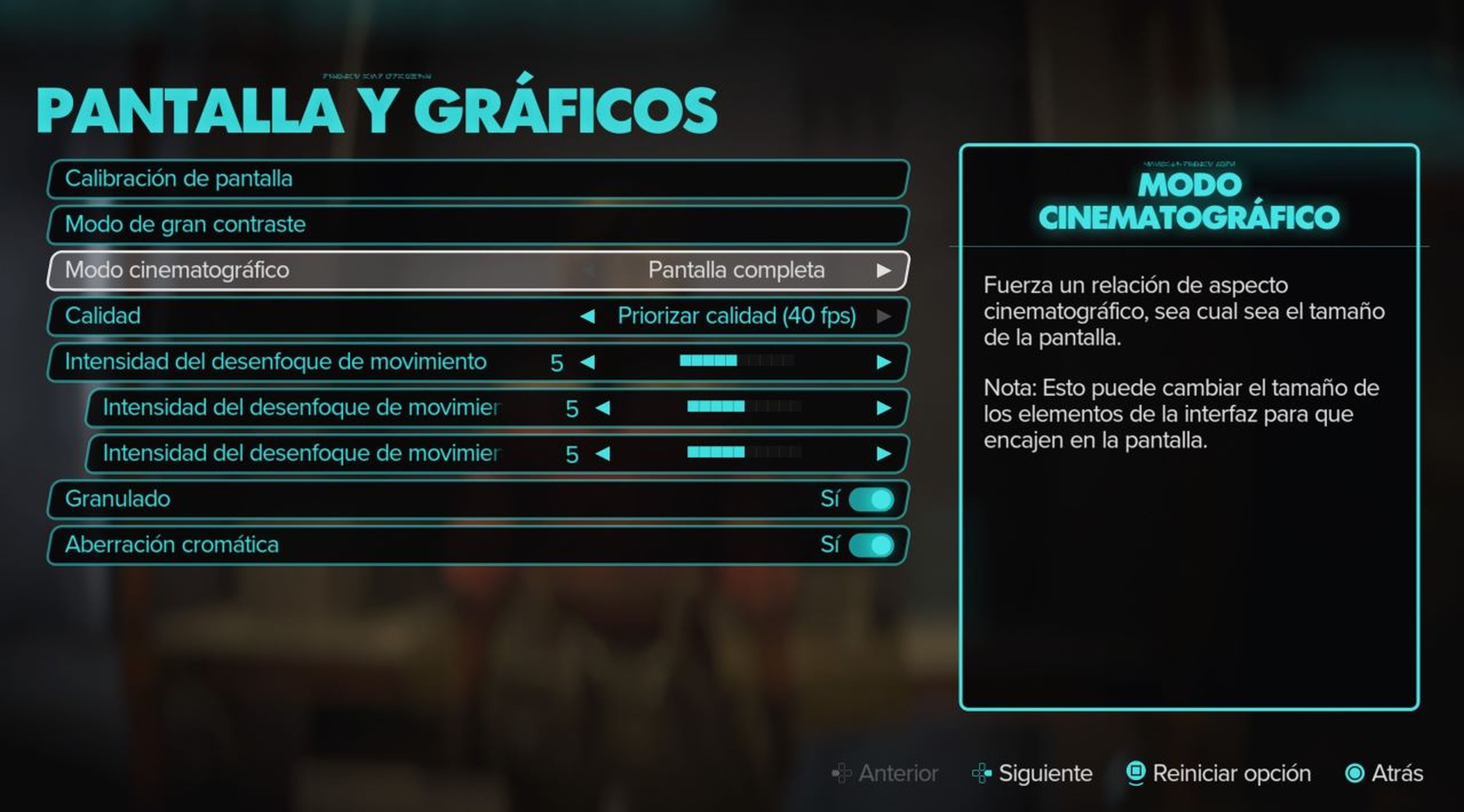Open the Calibración de pantalla entry
Screen dimensions: 1464x812
click(x=477, y=178)
